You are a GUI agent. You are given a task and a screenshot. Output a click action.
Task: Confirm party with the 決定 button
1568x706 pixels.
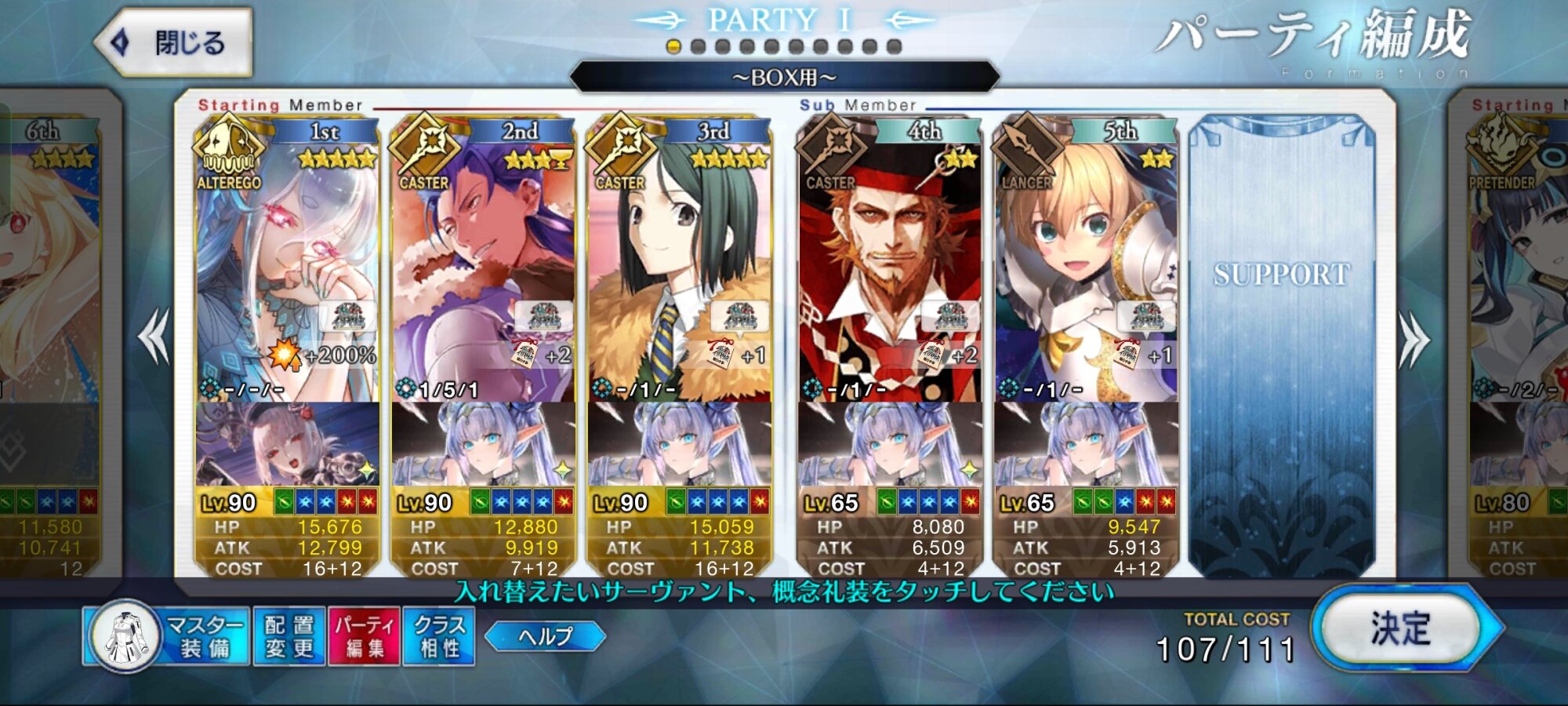1400,628
